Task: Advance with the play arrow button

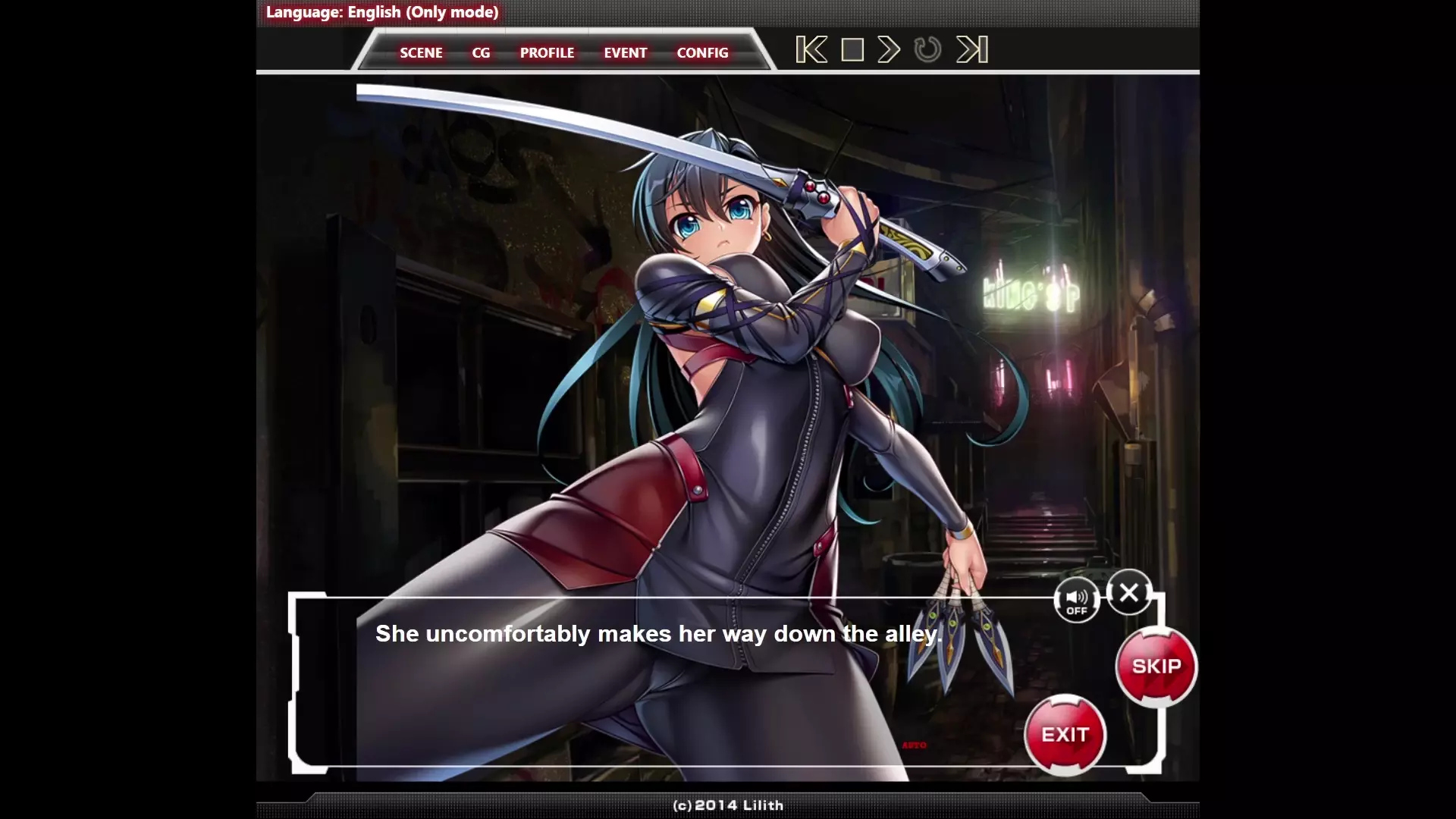Action: 889,50
